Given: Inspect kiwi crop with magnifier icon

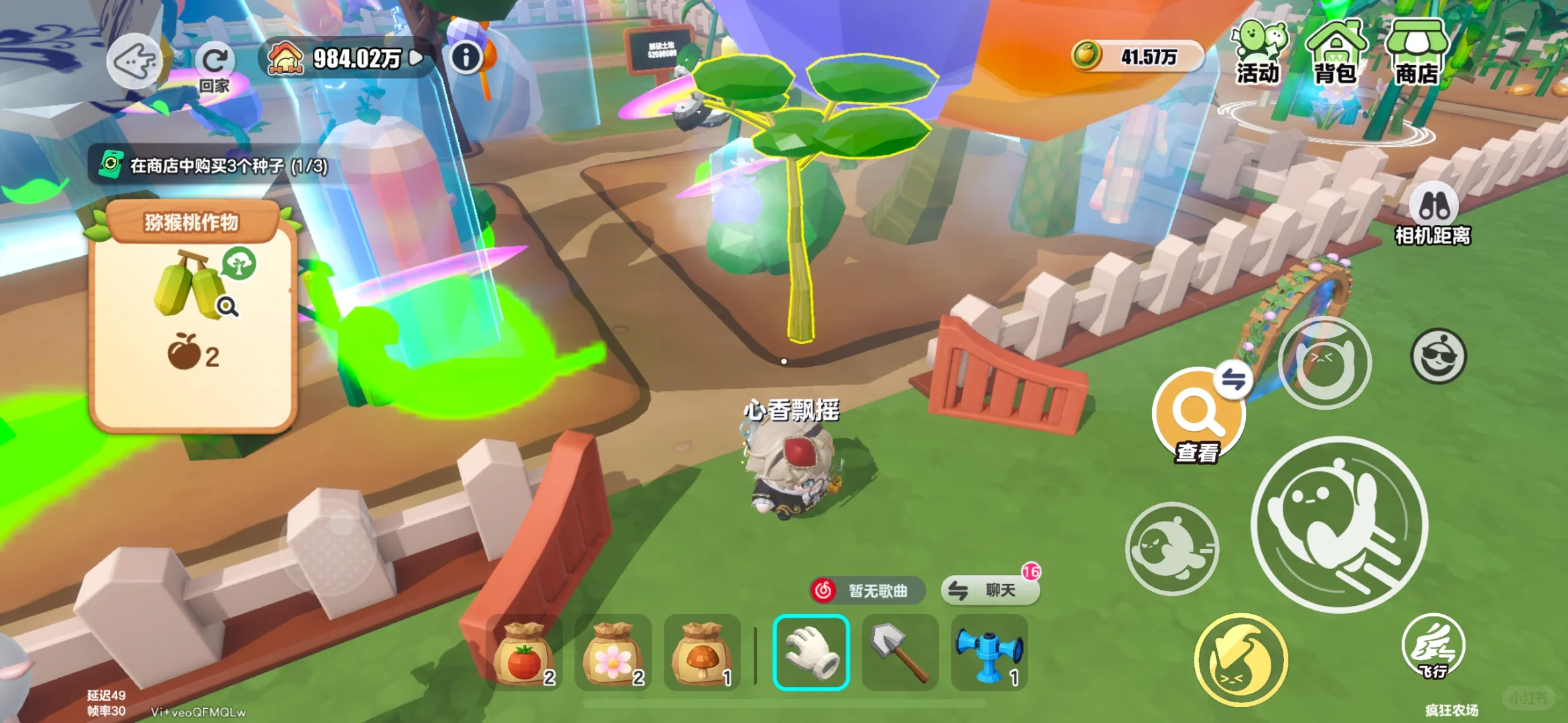Looking at the screenshot, I should (228, 307).
